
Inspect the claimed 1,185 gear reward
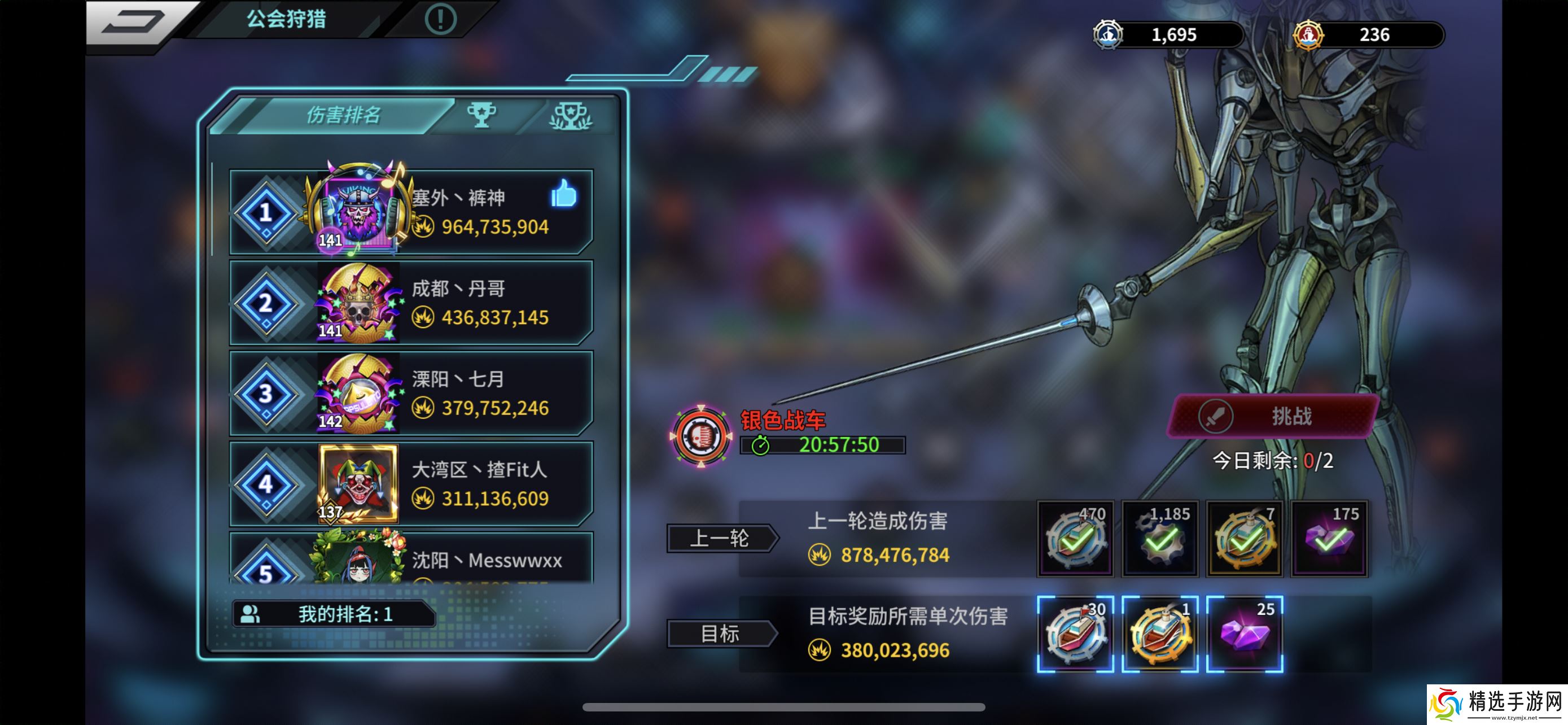coord(1159,538)
